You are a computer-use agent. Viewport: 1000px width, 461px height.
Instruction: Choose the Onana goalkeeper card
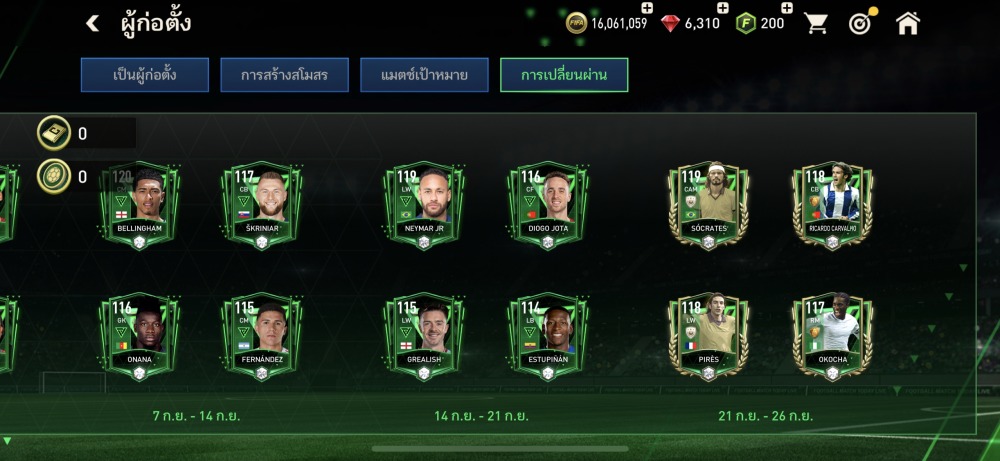pos(139,335)
